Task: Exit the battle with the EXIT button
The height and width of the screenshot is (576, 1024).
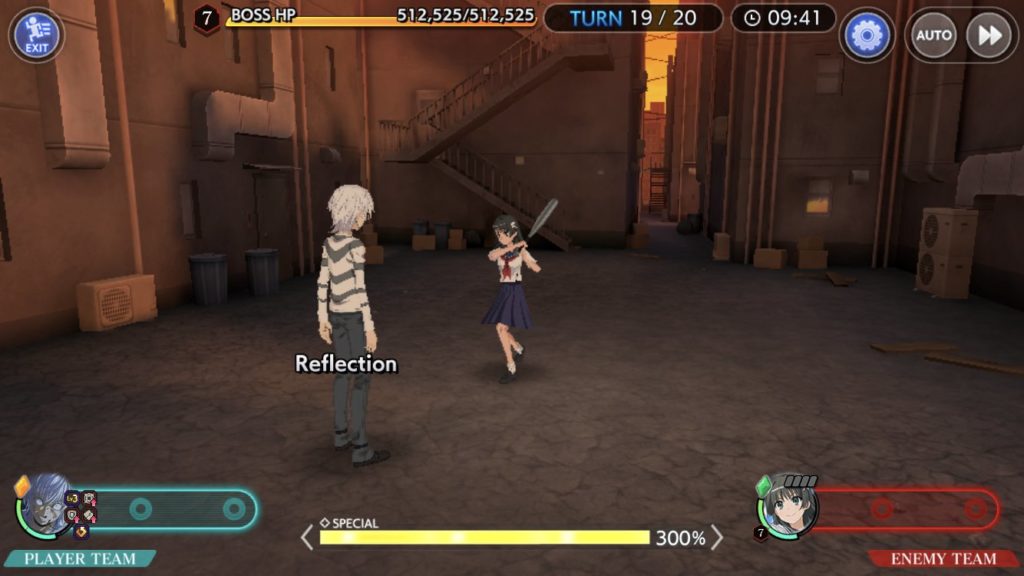Action: point(36,35)
